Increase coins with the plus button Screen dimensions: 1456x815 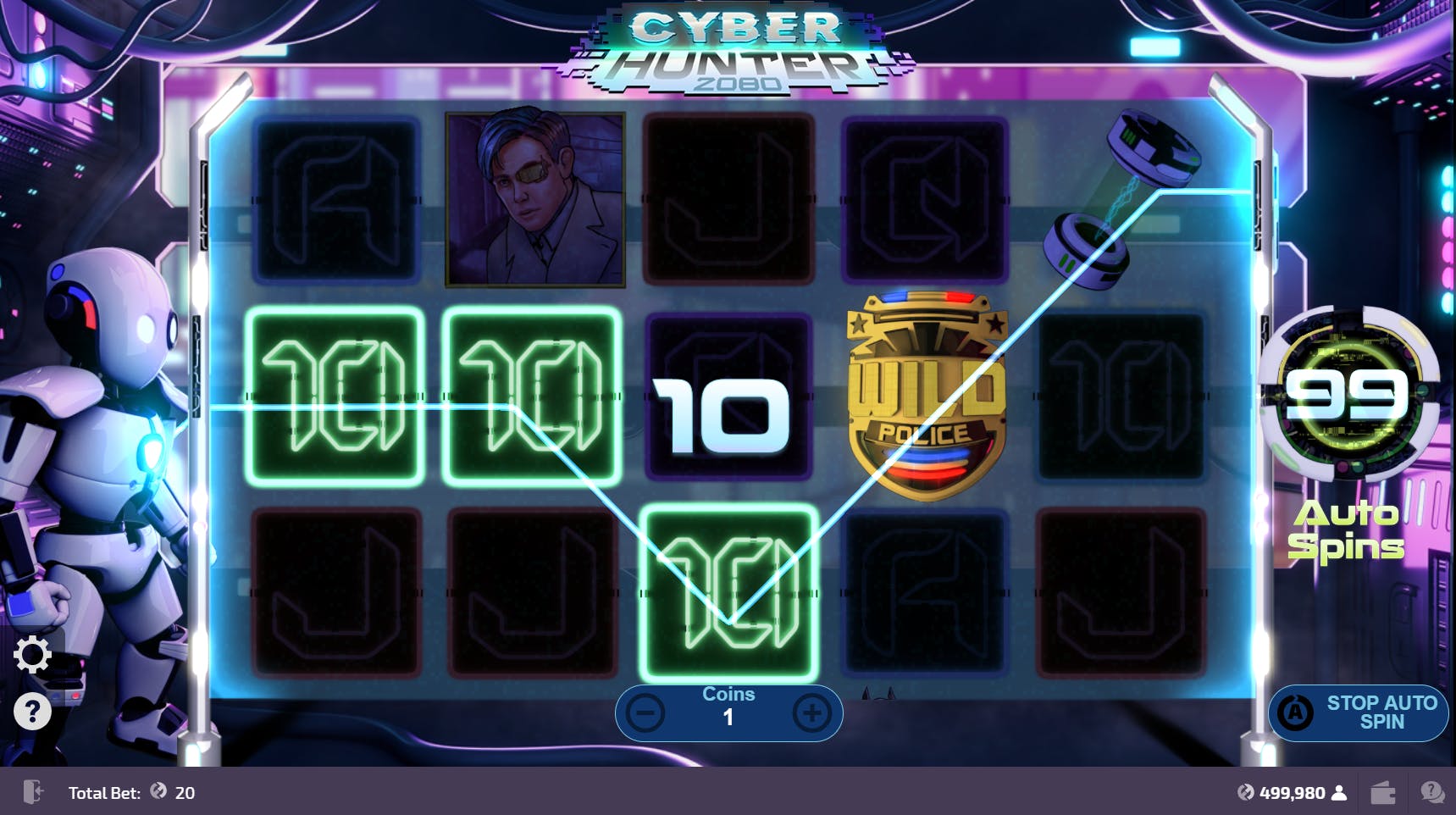(x=811, y=713)
